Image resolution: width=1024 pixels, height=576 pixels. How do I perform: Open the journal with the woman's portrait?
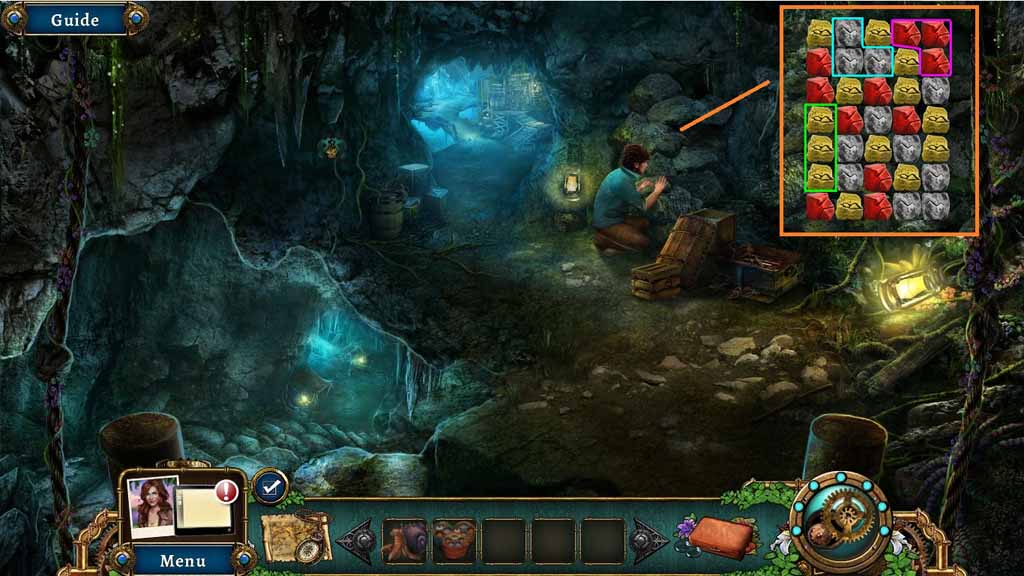coord(180,506)
